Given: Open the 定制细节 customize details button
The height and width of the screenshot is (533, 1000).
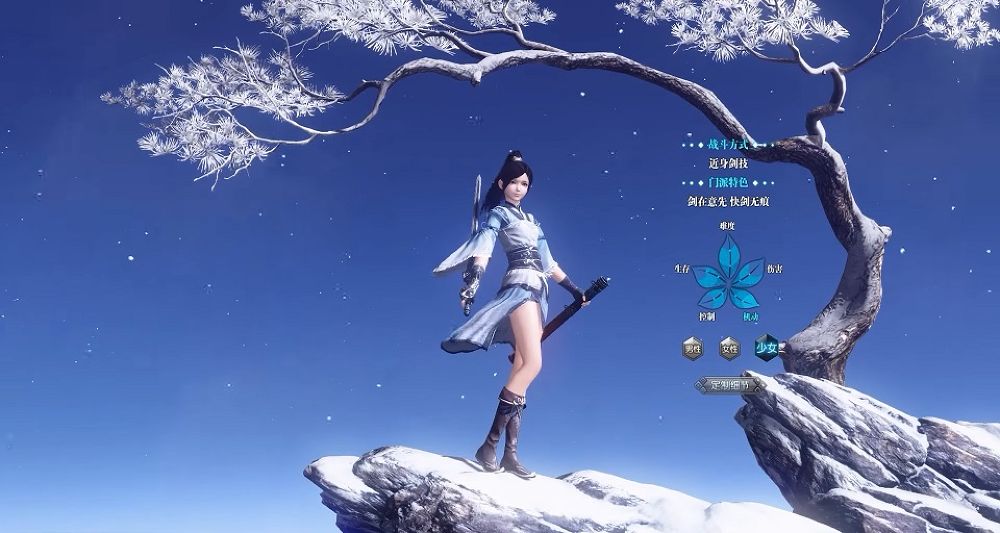Looking at the screenshot, I should click(x=729, y=384).
